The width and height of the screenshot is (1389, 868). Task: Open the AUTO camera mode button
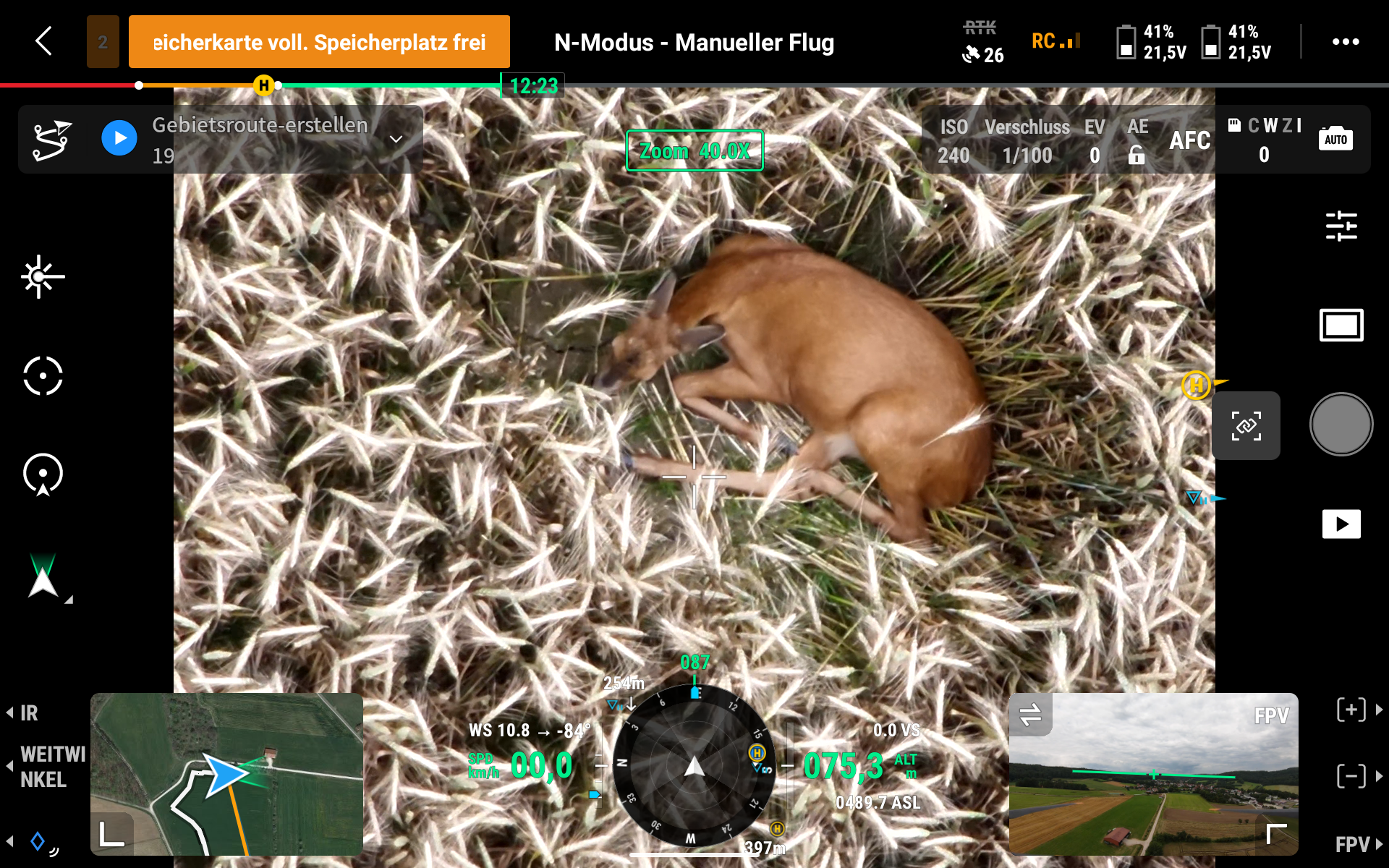(x=1335, y=139)
